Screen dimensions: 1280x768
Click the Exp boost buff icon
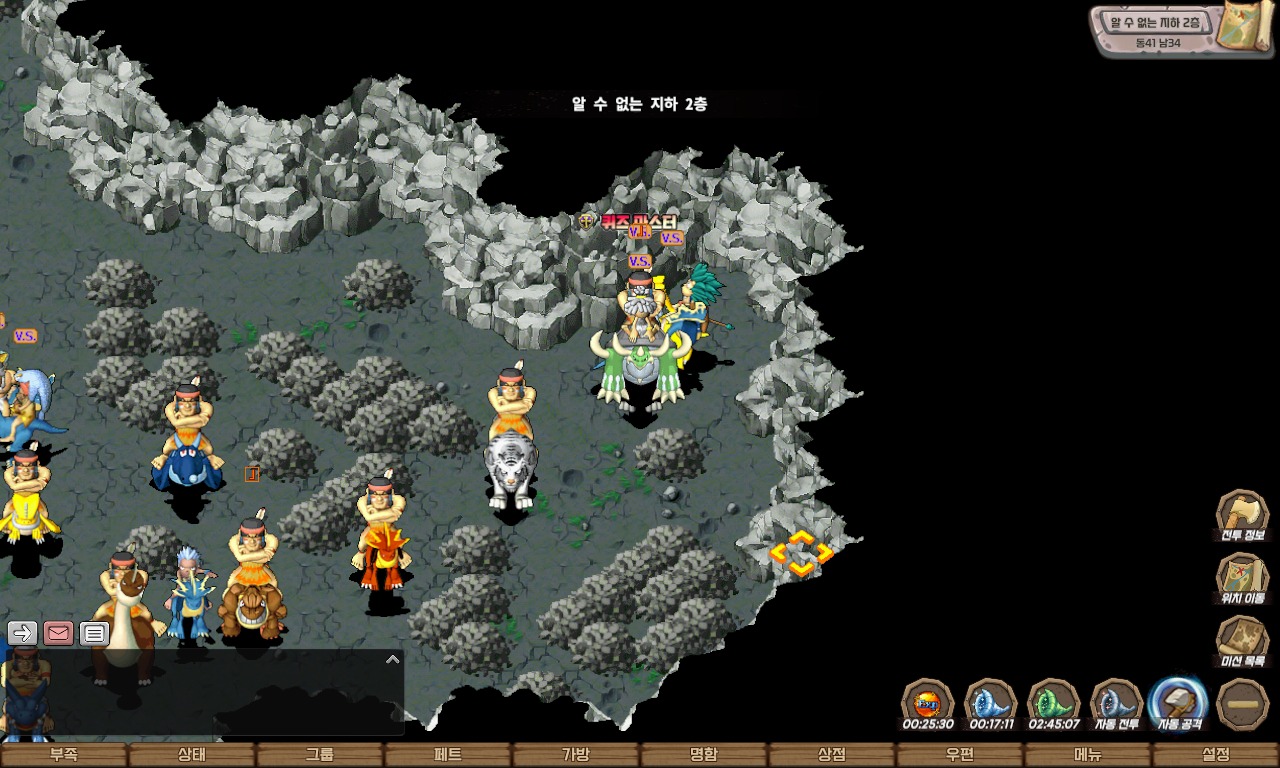[x=927, y=701]
